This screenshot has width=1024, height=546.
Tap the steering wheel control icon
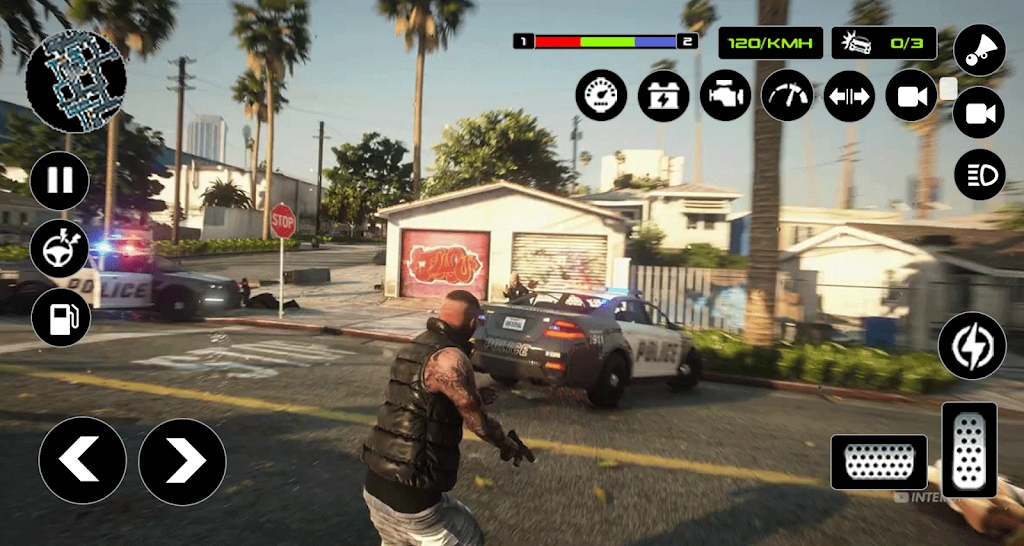[x=60, y=249]
